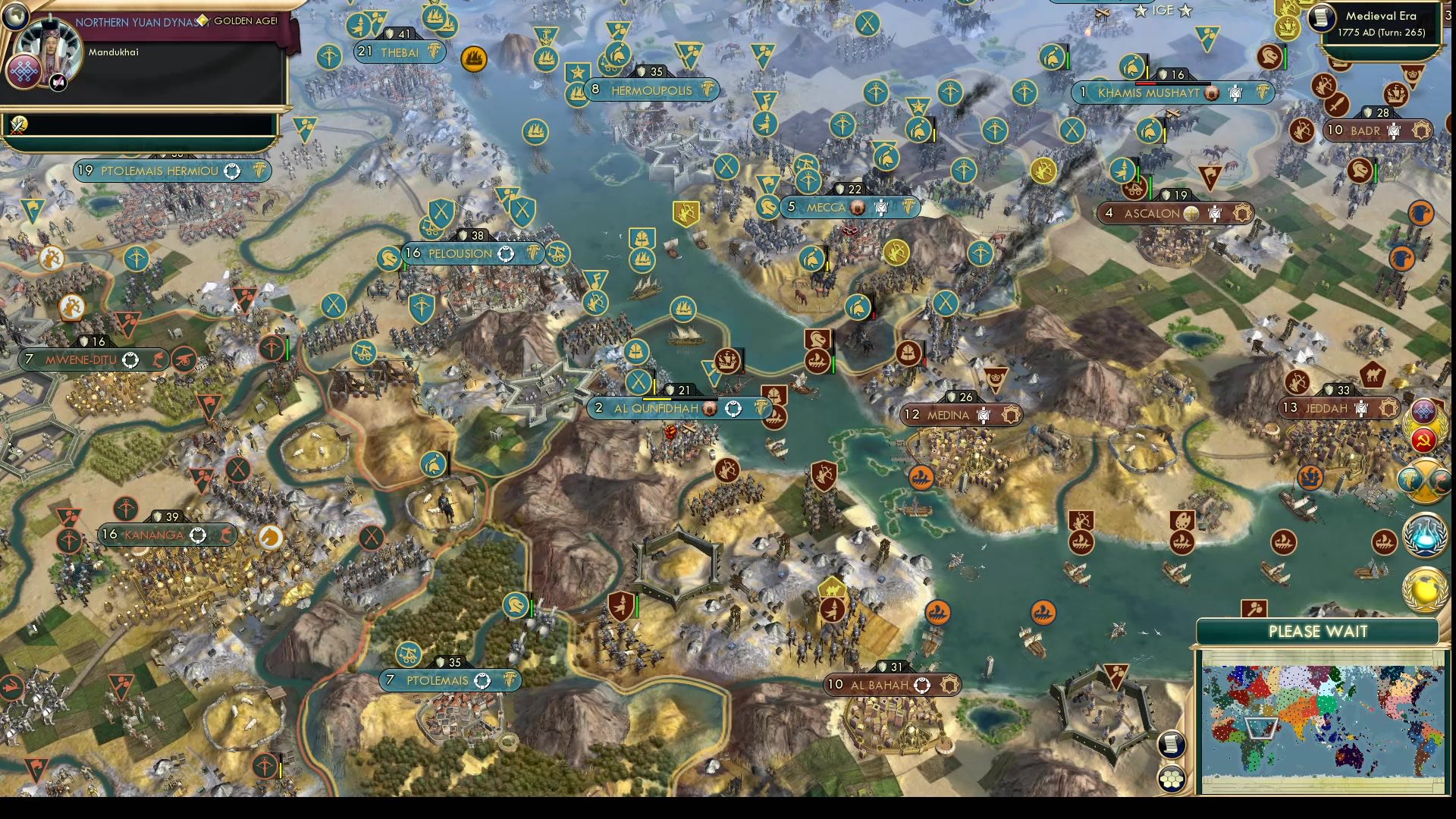Click the Ptolemais Hermiou city label
The height and width of the screenshot is (819, 1456).
[x=162, y=171]
